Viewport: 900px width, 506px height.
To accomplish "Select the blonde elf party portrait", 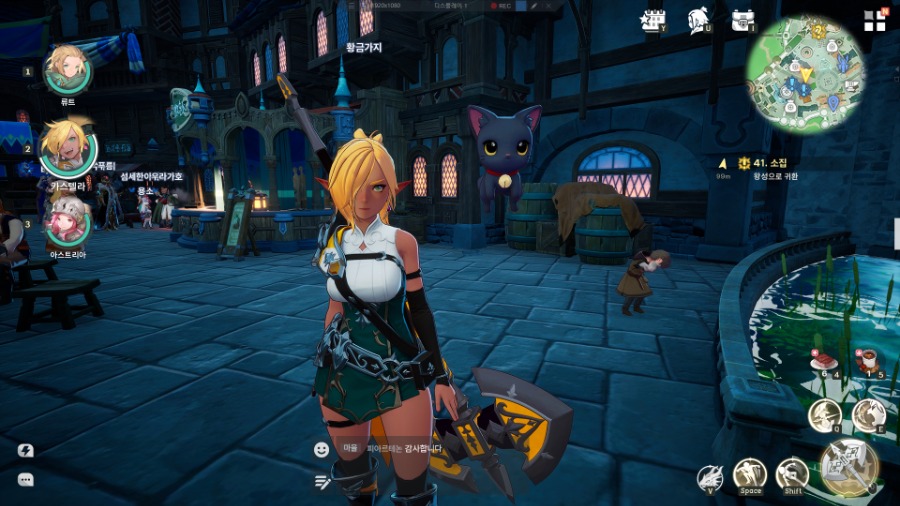I will (66, 146).
